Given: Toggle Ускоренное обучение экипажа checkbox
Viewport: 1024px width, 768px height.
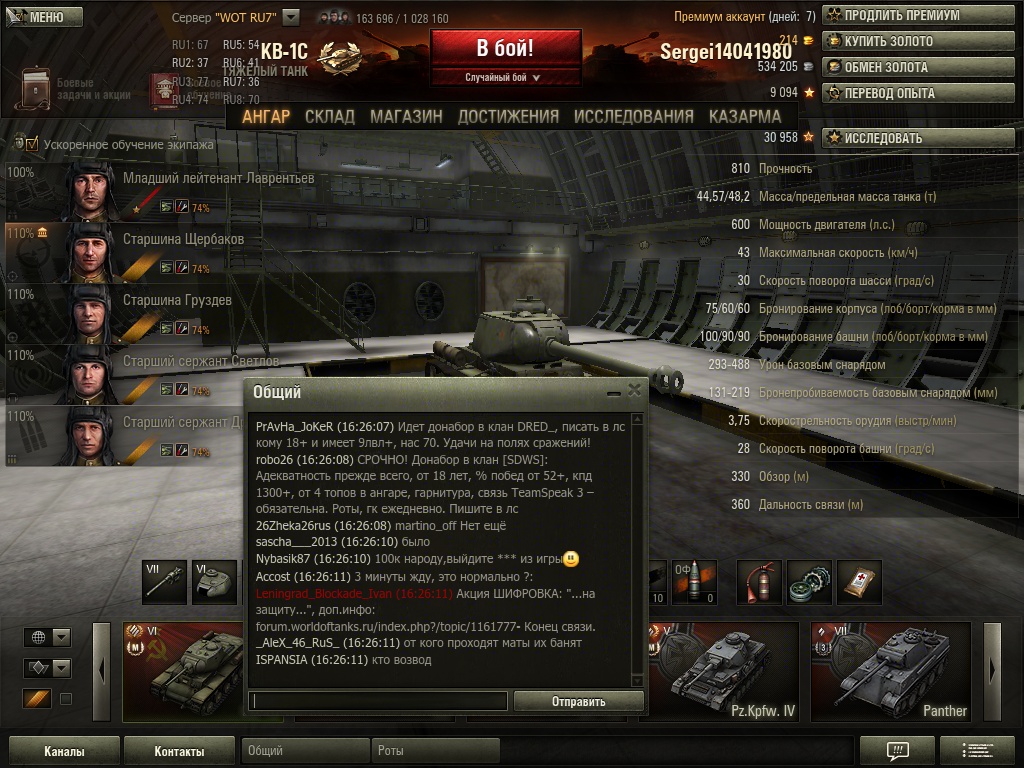Looking at the screenshot, I should 32,144.
